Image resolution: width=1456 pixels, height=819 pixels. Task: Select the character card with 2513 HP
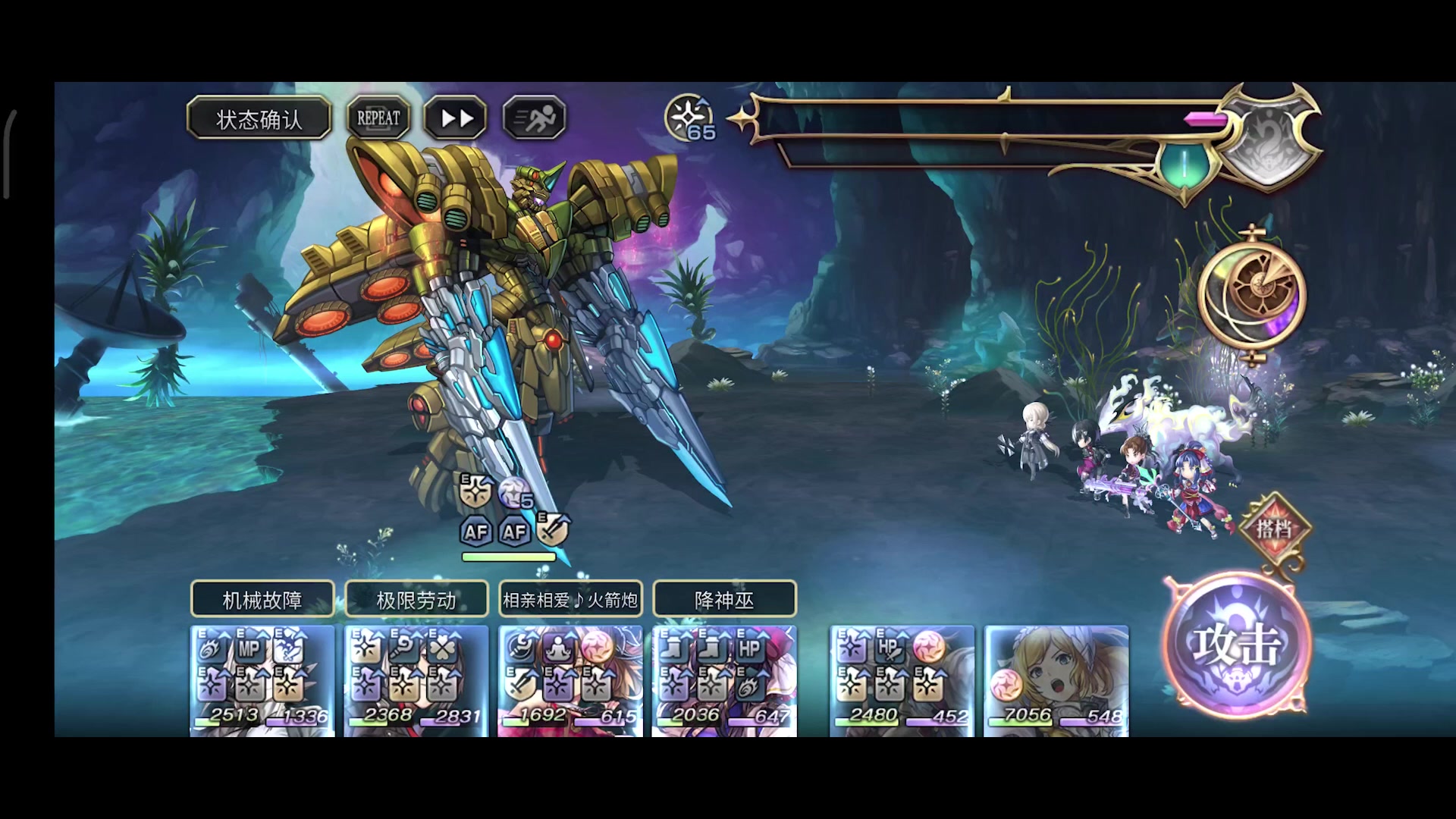point(262,680)
